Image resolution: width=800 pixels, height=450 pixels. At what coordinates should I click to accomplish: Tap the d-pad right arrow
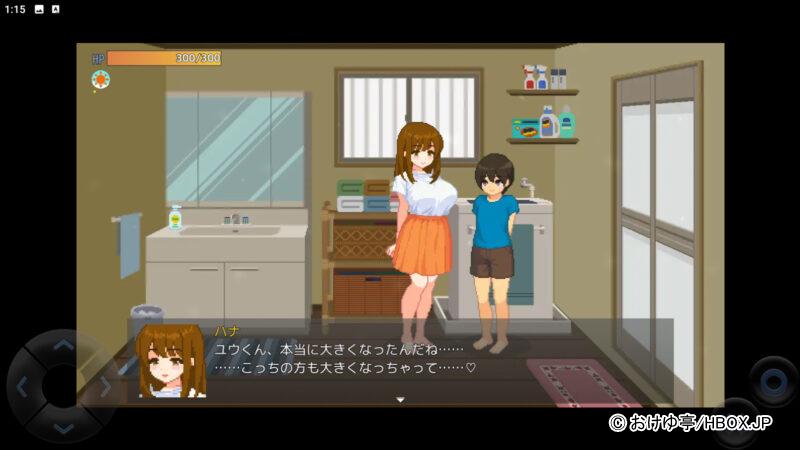pos(103,387)
